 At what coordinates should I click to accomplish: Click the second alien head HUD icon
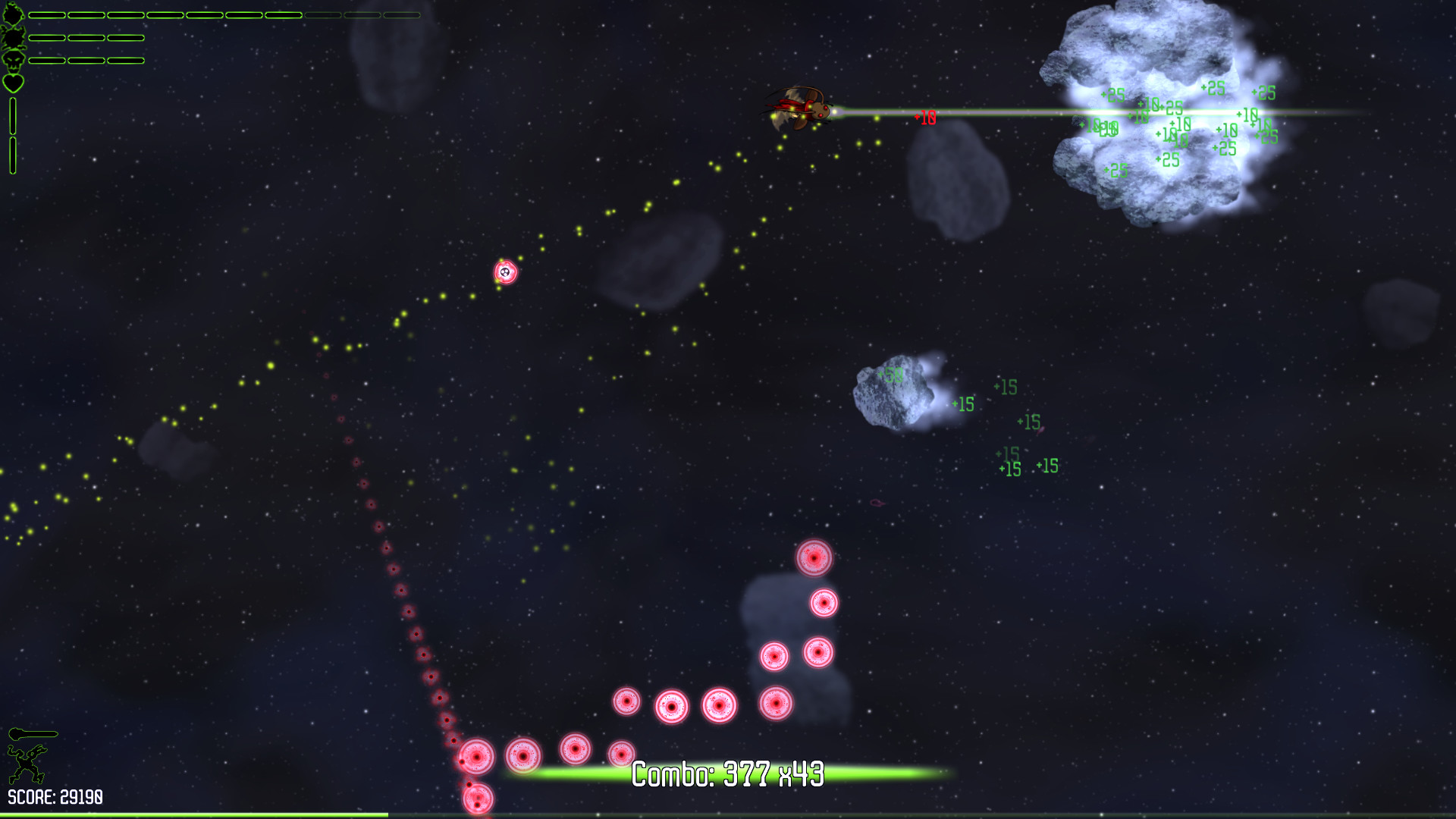pos(13,38)
